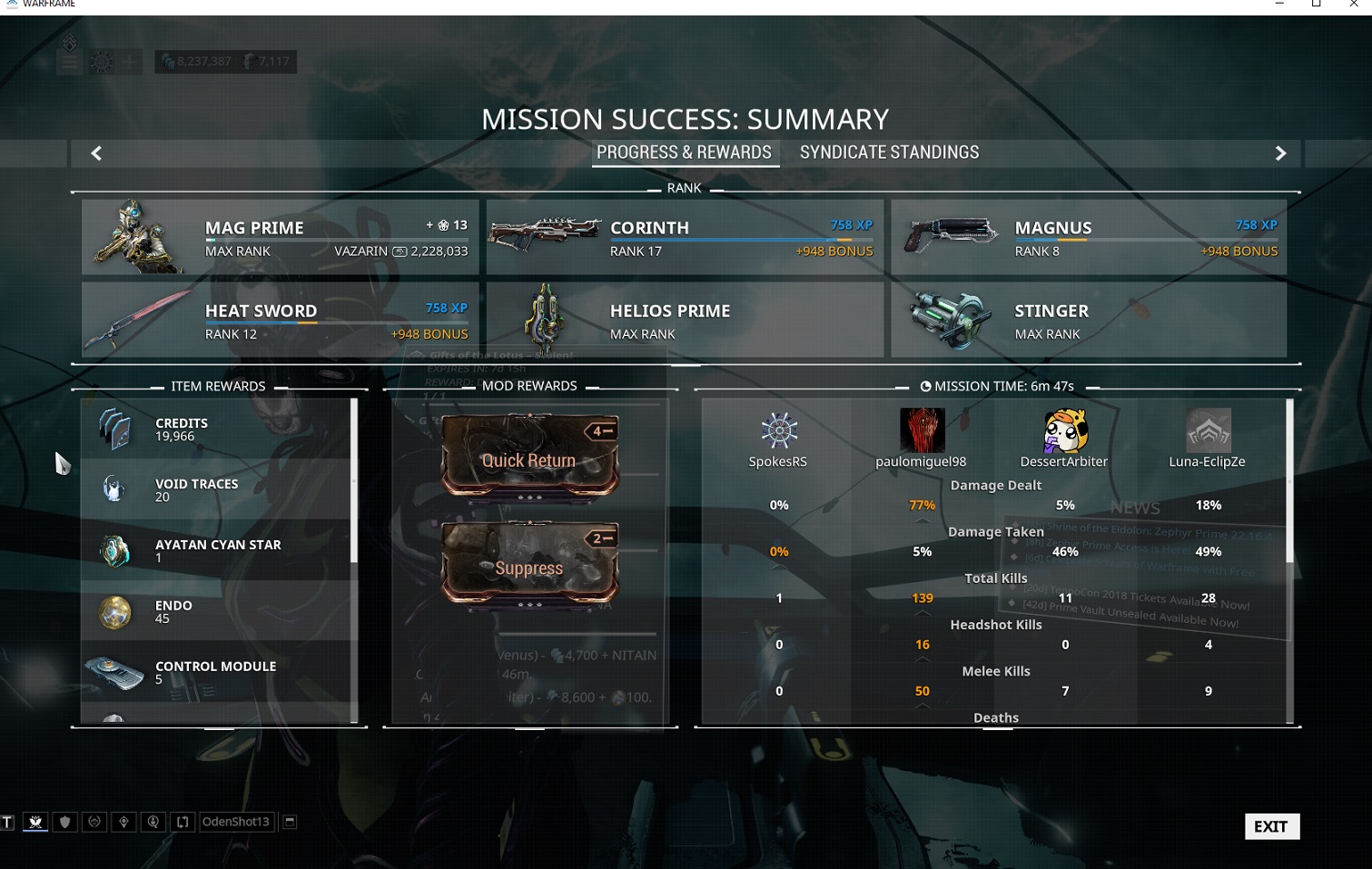Maximize the Warframe window

click(x=1316, y=5)
